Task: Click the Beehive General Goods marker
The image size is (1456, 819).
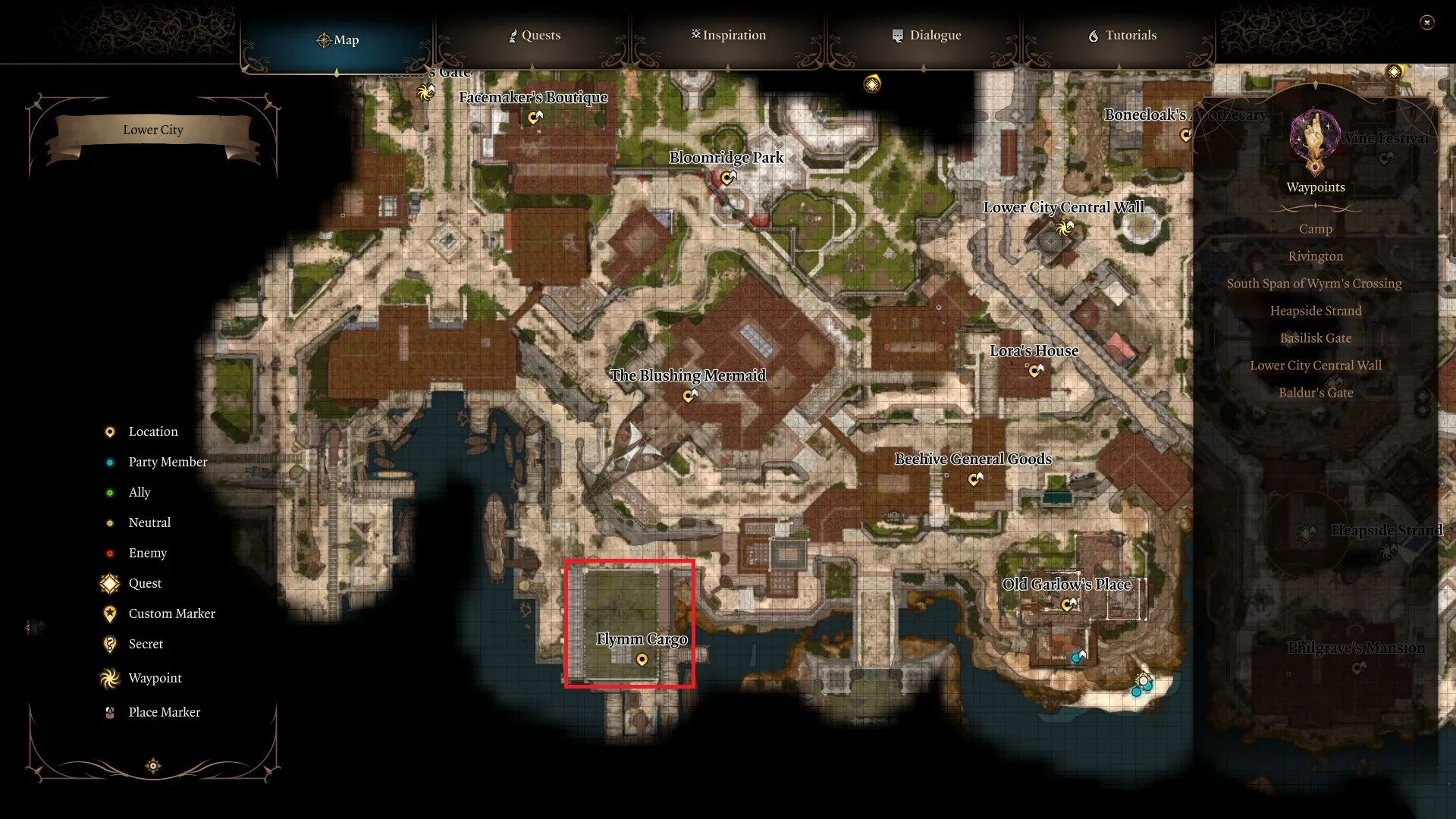Action: click(975, 479)
